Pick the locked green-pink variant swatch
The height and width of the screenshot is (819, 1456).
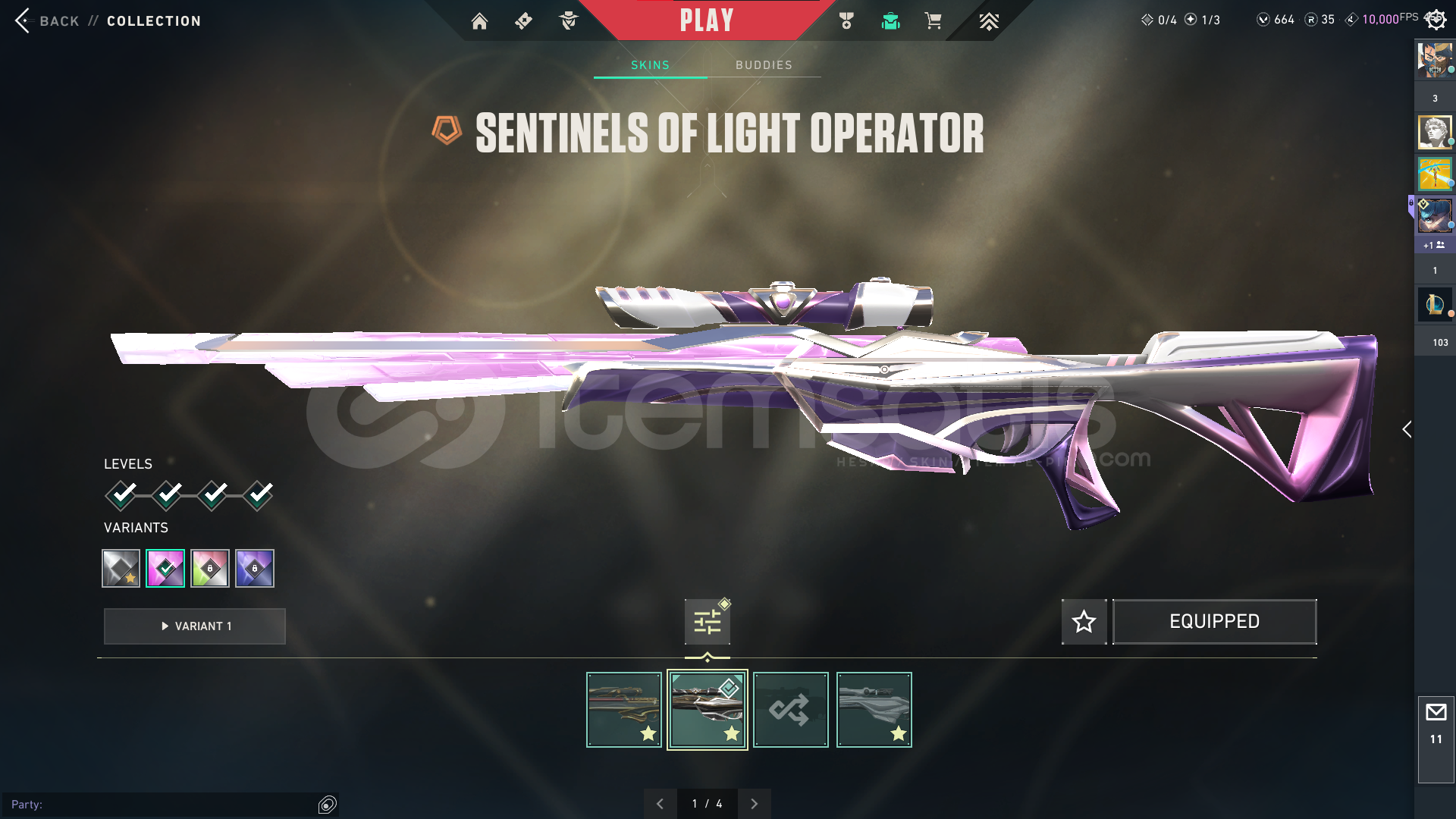tap(210, 568)
